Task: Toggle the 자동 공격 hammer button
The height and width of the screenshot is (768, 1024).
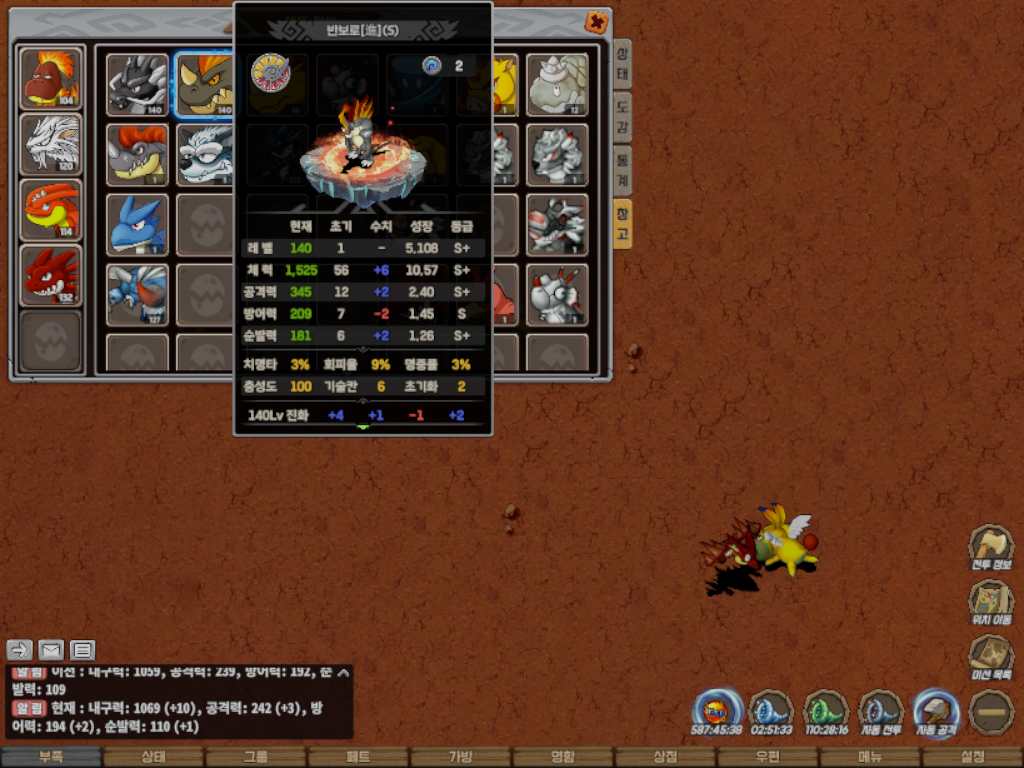Action: 936,712
